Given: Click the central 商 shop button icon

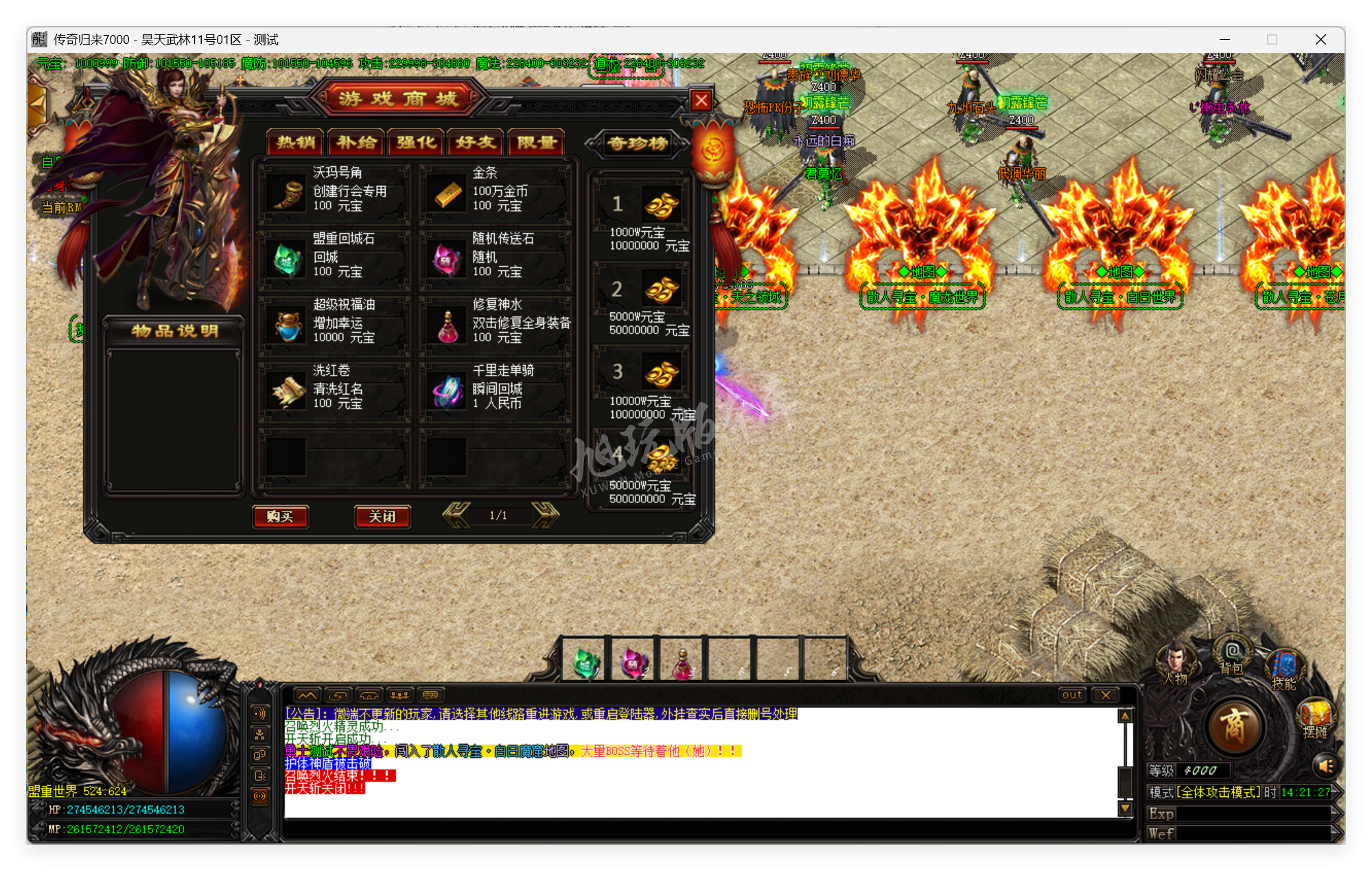Looking at the screenshot, I should tap(1237, 725).
